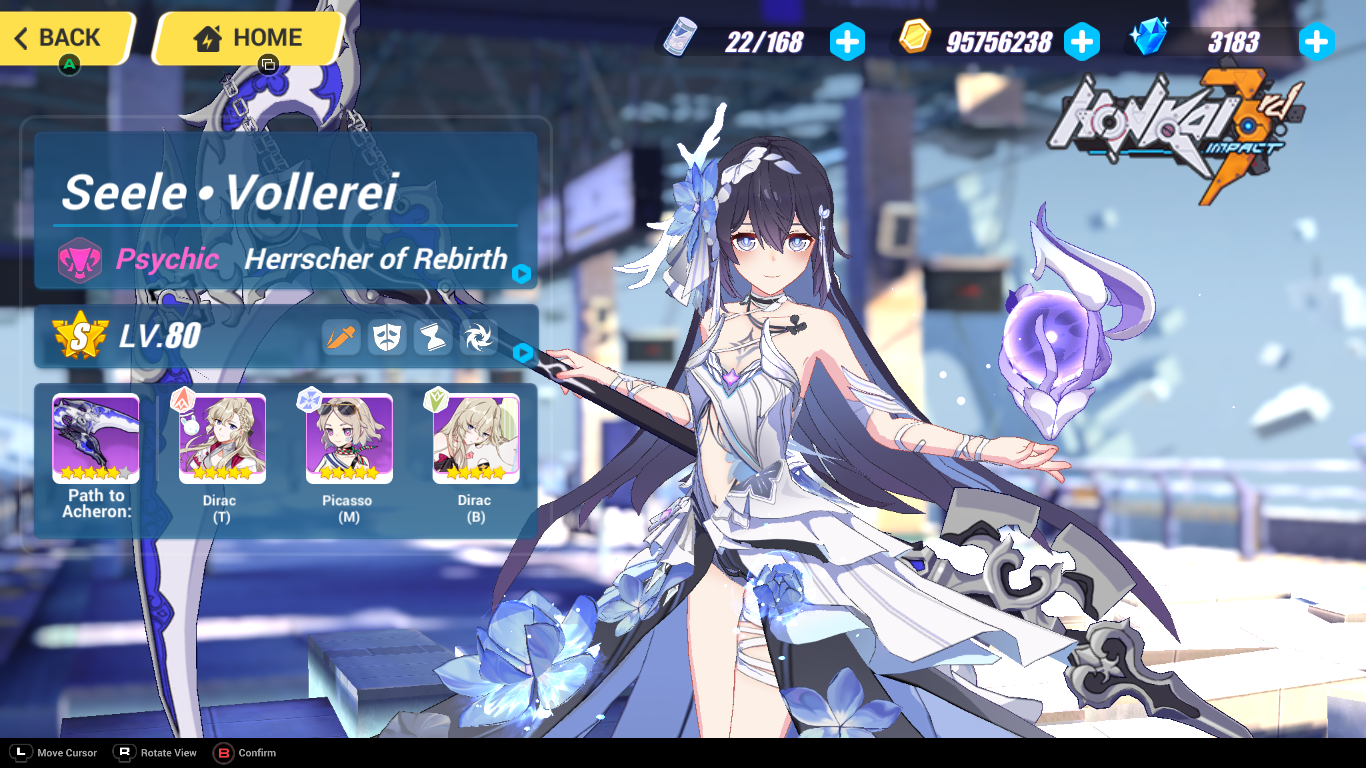This screenshot has height=768, width=1366.
Task: Play the Herrscher of Rebirth voice line
Action: [x=521, y=274]
